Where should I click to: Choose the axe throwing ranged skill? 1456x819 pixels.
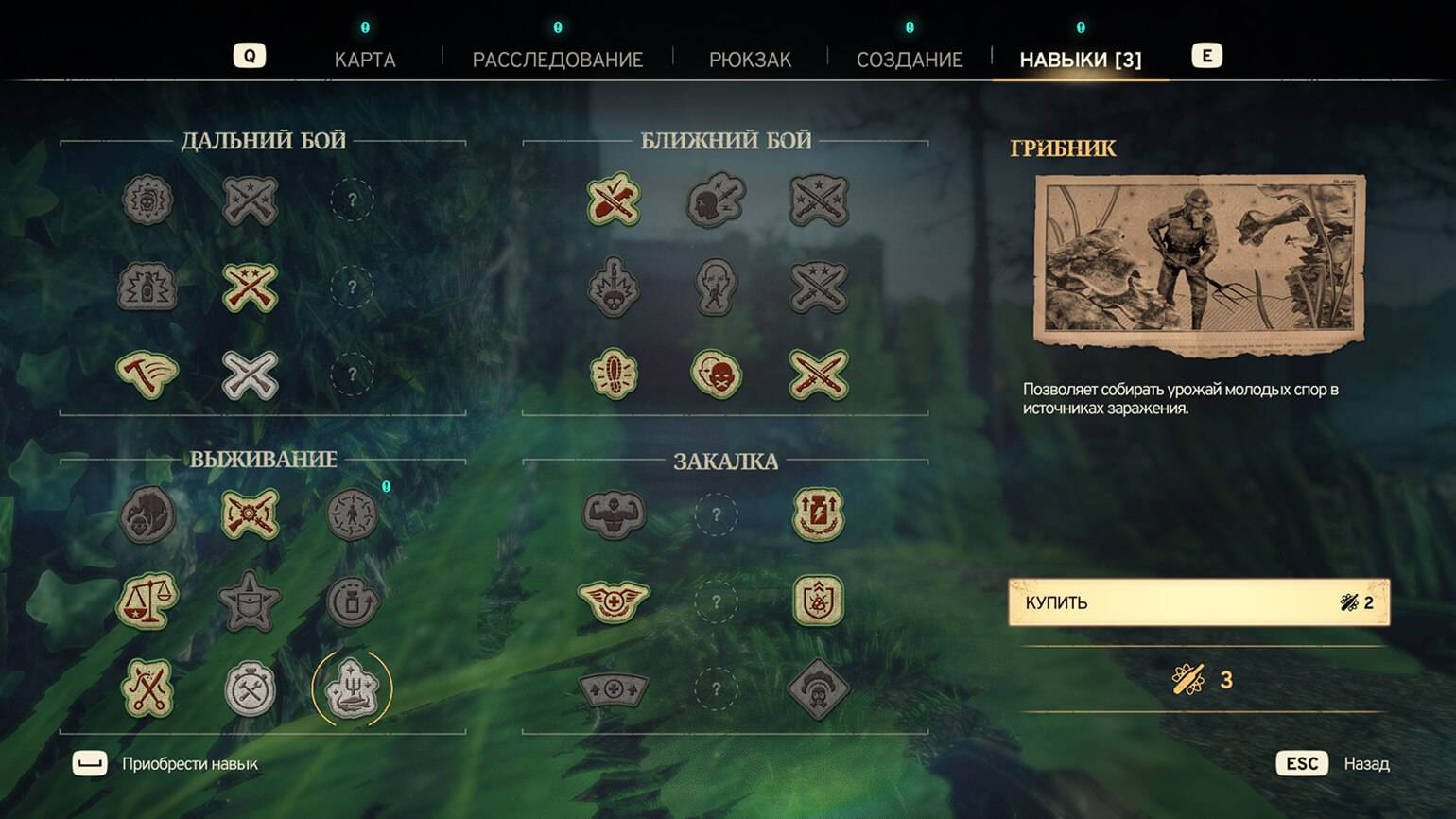[x=147, y=374]
